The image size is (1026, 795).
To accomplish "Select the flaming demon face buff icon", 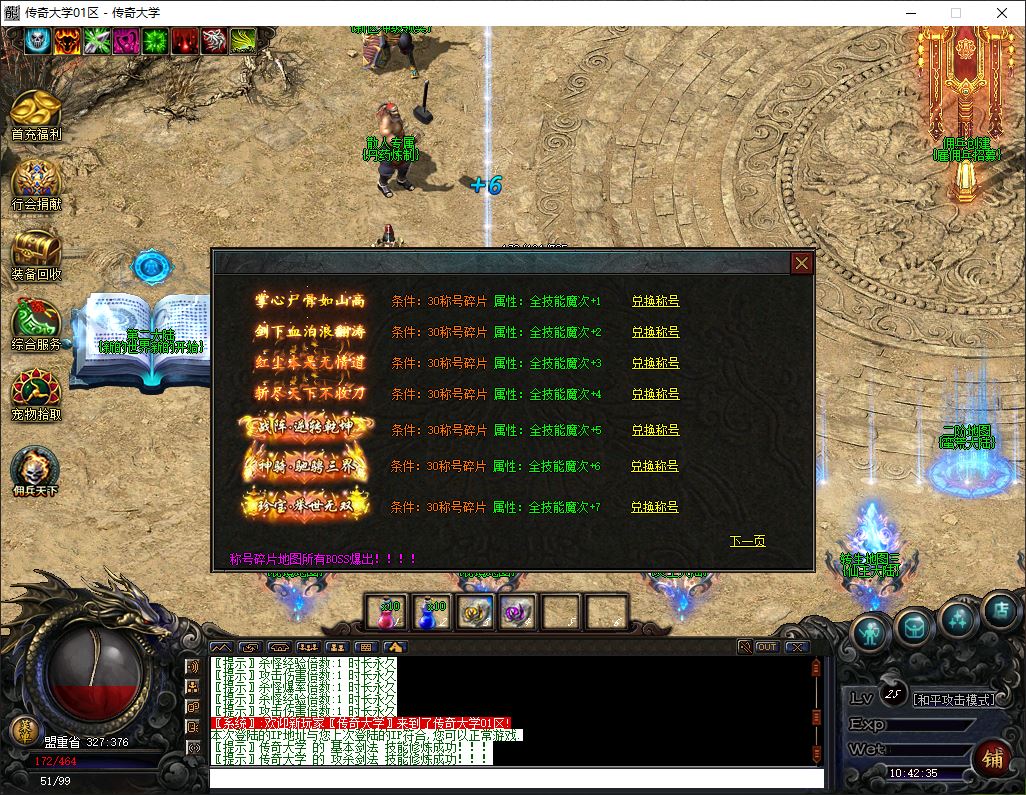I will click(x=67, y=40).
